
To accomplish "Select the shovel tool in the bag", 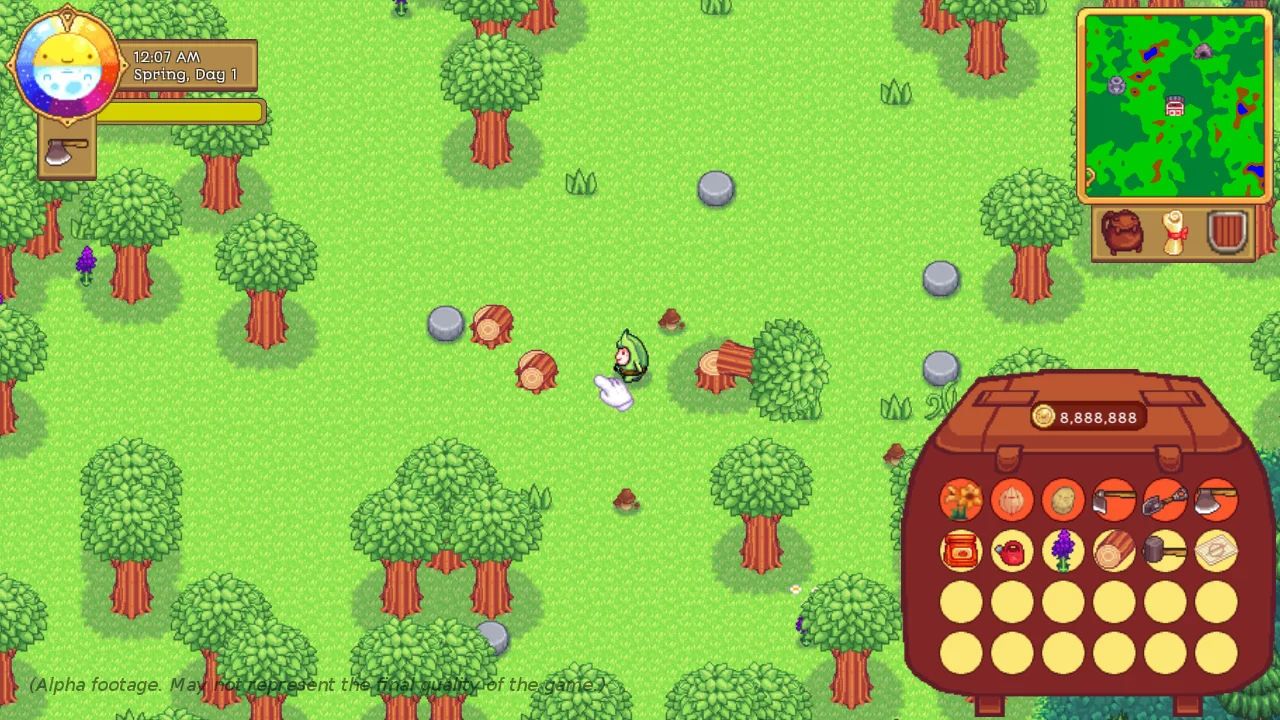I will [x=1165, y=500].
